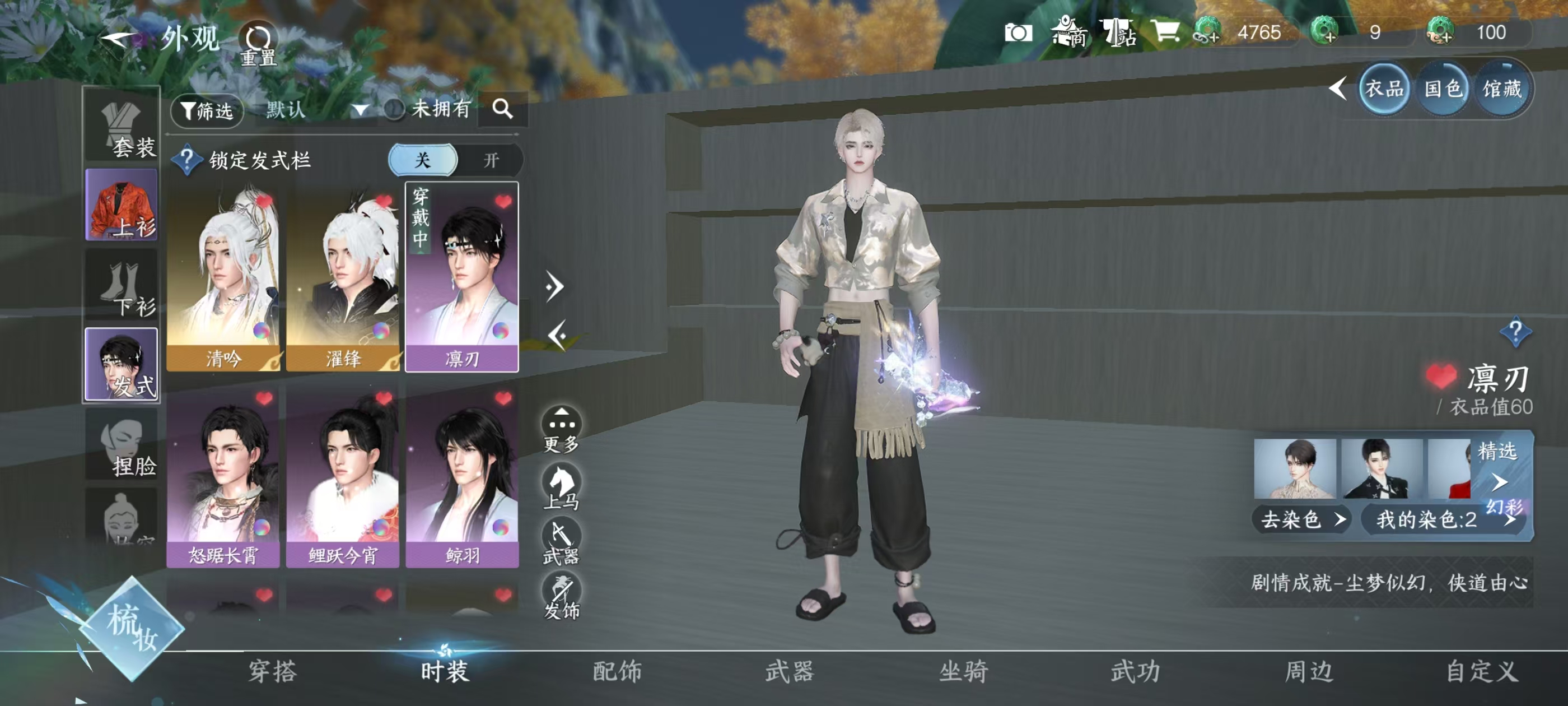This screenshot has height=706, width=1568.
Task: Open the 筛选 filter options
Action: tap(207, 110)
